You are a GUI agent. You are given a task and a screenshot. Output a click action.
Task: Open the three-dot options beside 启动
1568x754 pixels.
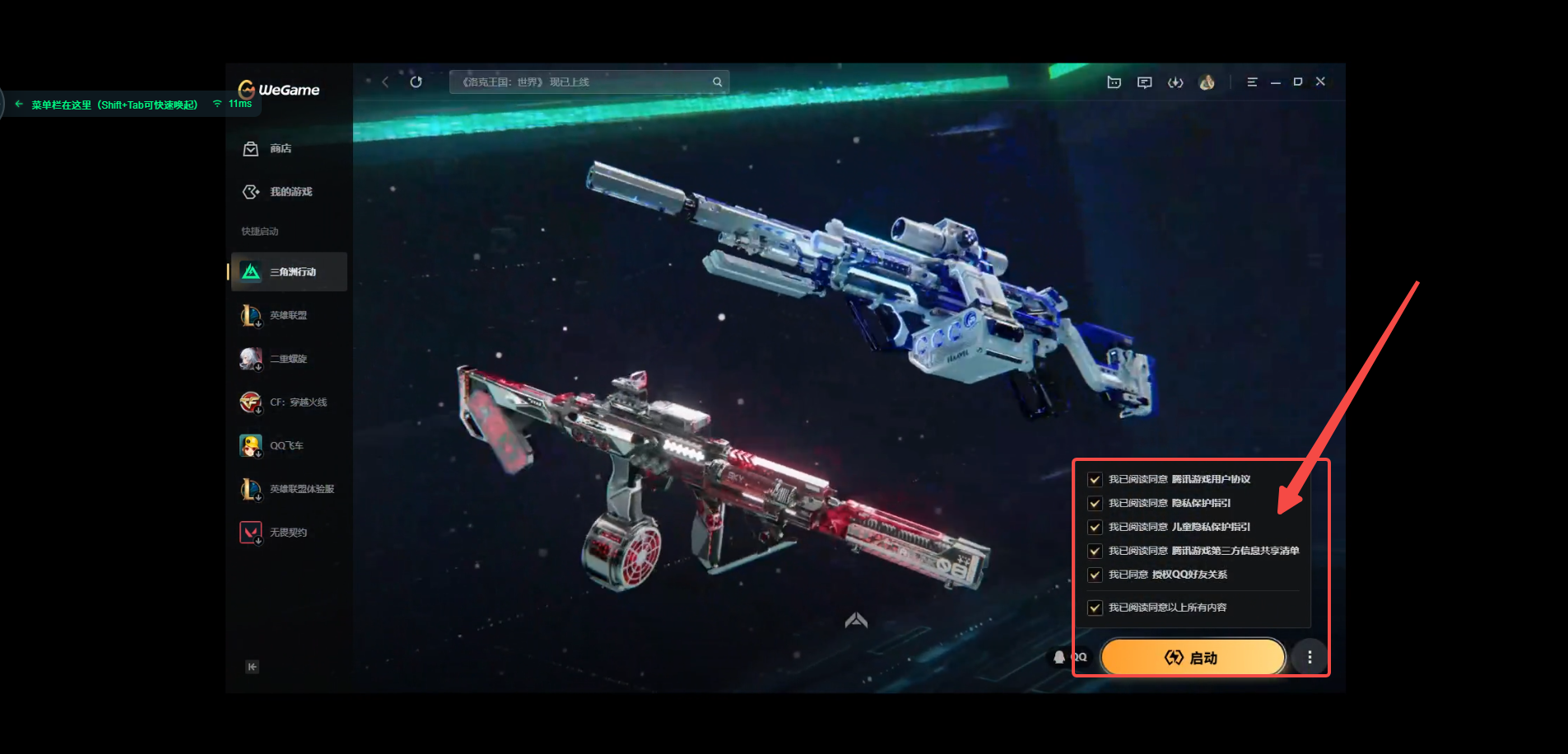pyautogui.click(x=1310, y=657)
